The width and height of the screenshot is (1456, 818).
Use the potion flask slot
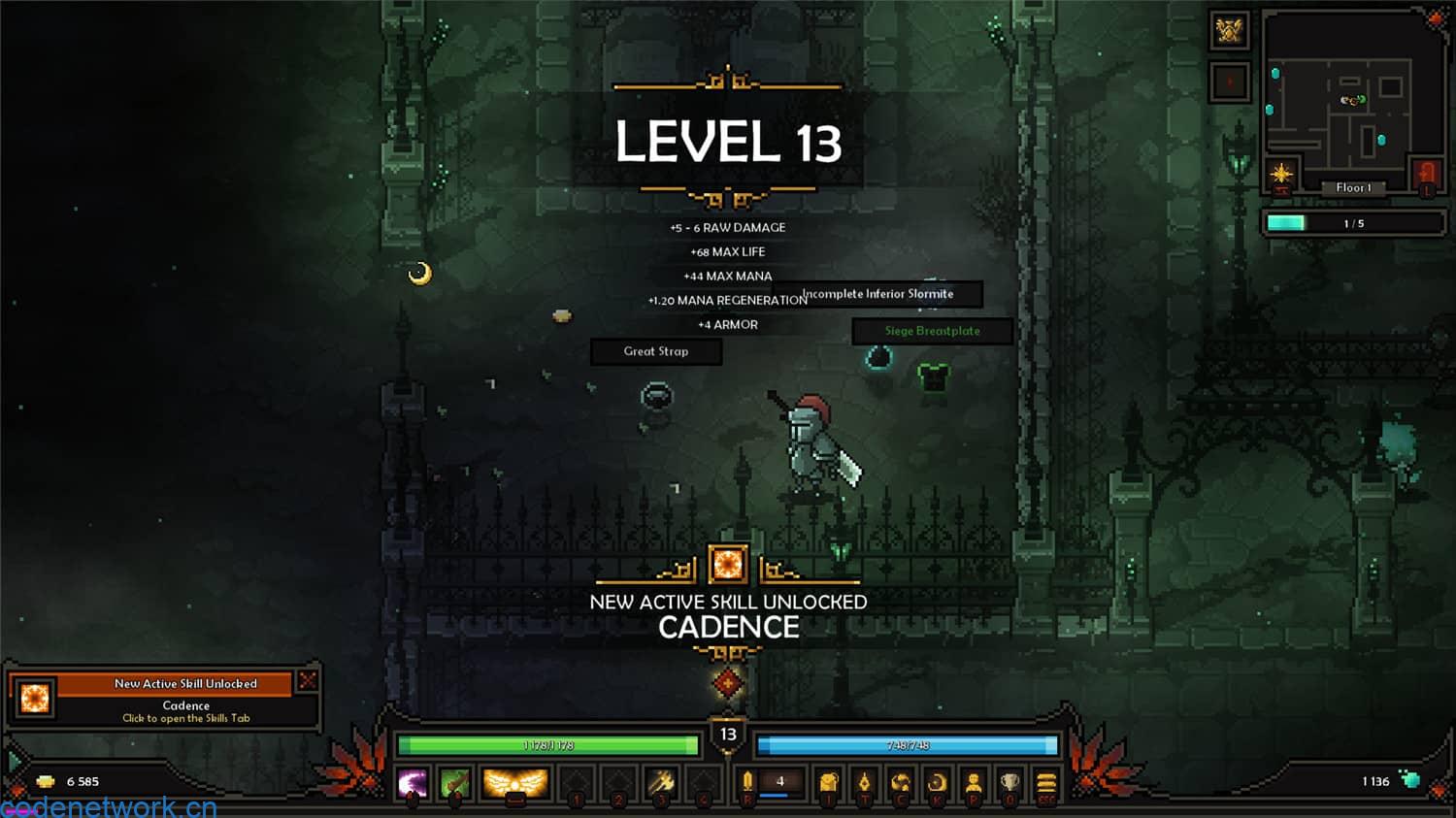(x=747, y=782)
